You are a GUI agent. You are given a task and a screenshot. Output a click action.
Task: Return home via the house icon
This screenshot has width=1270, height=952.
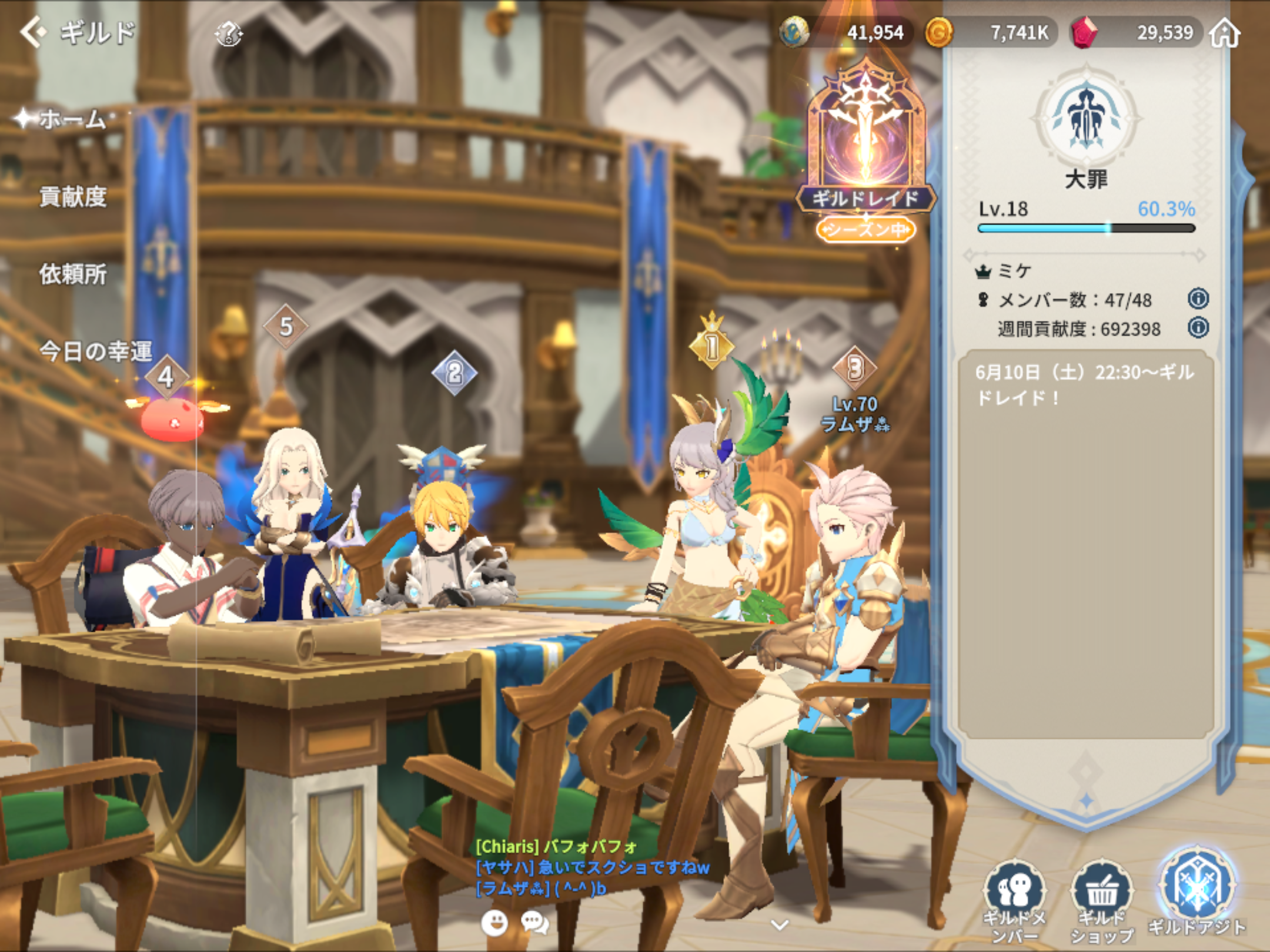click(1225, 33)
